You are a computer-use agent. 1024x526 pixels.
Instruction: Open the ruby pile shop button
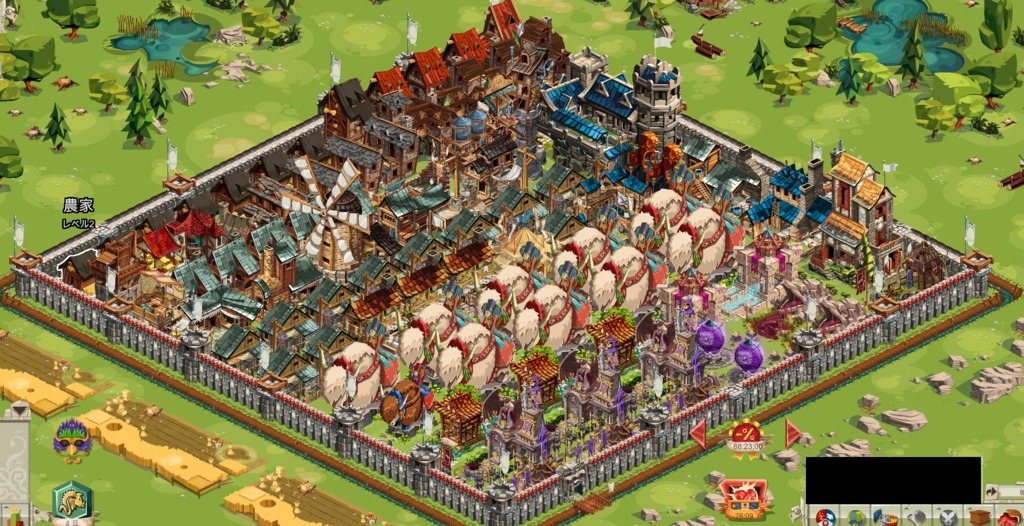1009,517
